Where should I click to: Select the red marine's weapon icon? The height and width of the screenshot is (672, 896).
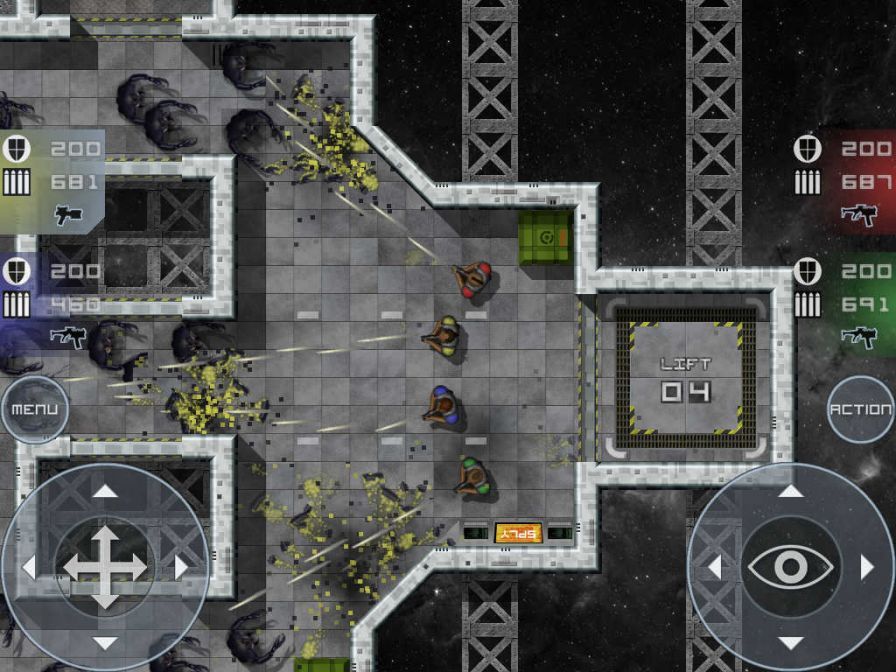[x=858, y=214]
